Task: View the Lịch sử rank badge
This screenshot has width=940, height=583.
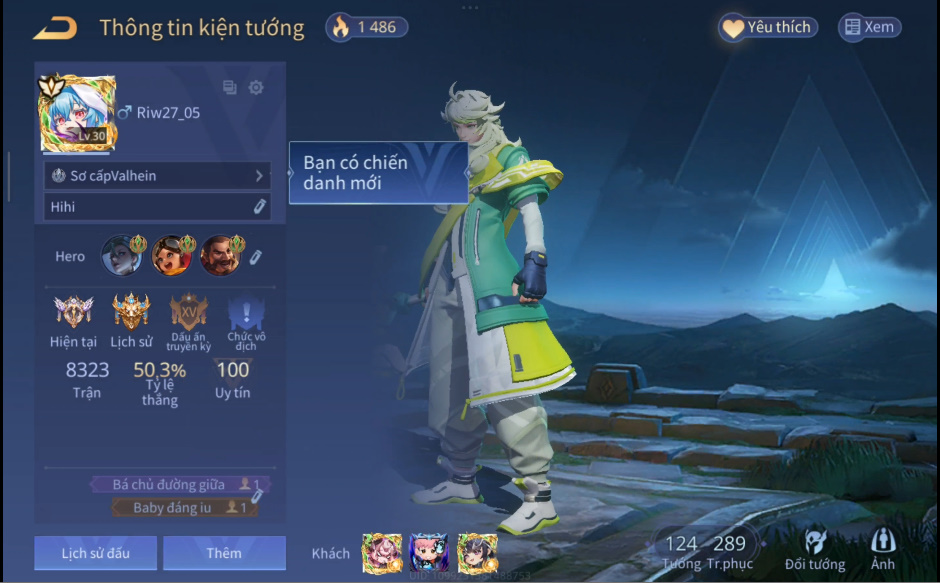Action: pyautogui.click(x=131, y=312)
